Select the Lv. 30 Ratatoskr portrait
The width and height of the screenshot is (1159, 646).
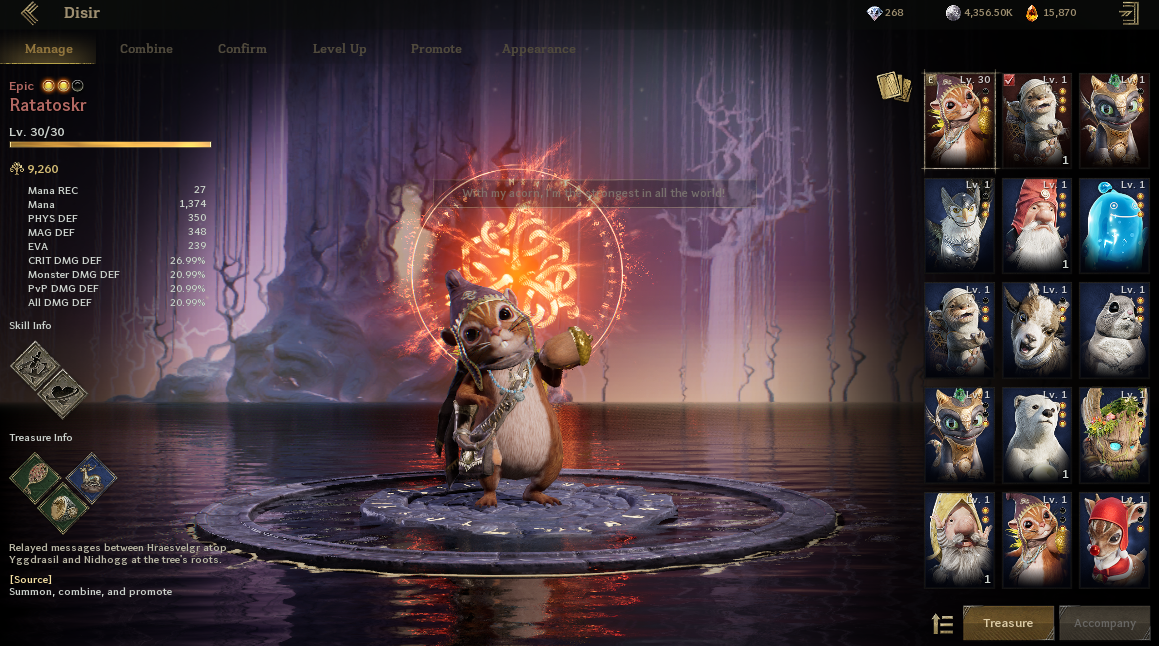959,120
